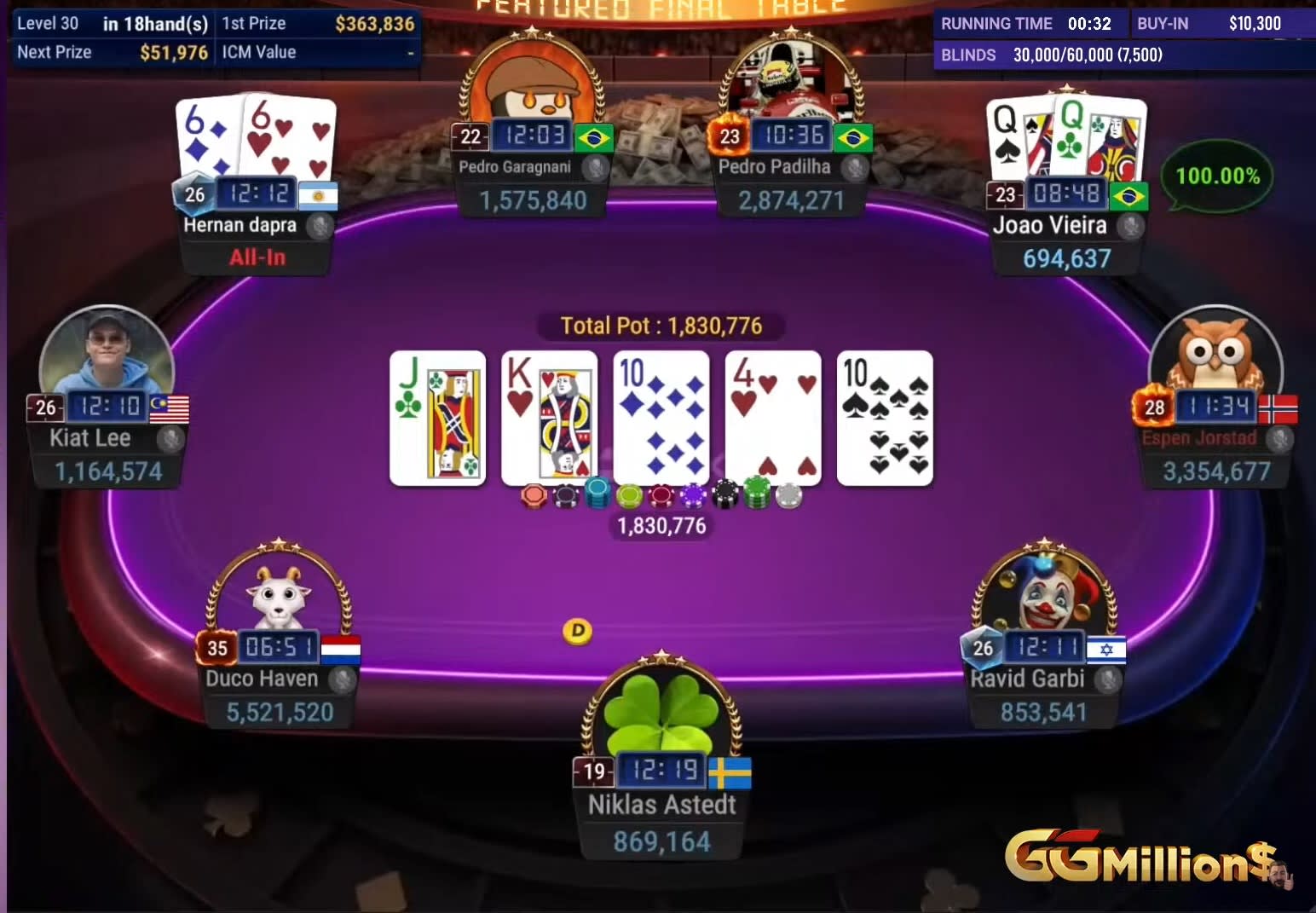Click the dealer button marker on the table

click(578, 631)
